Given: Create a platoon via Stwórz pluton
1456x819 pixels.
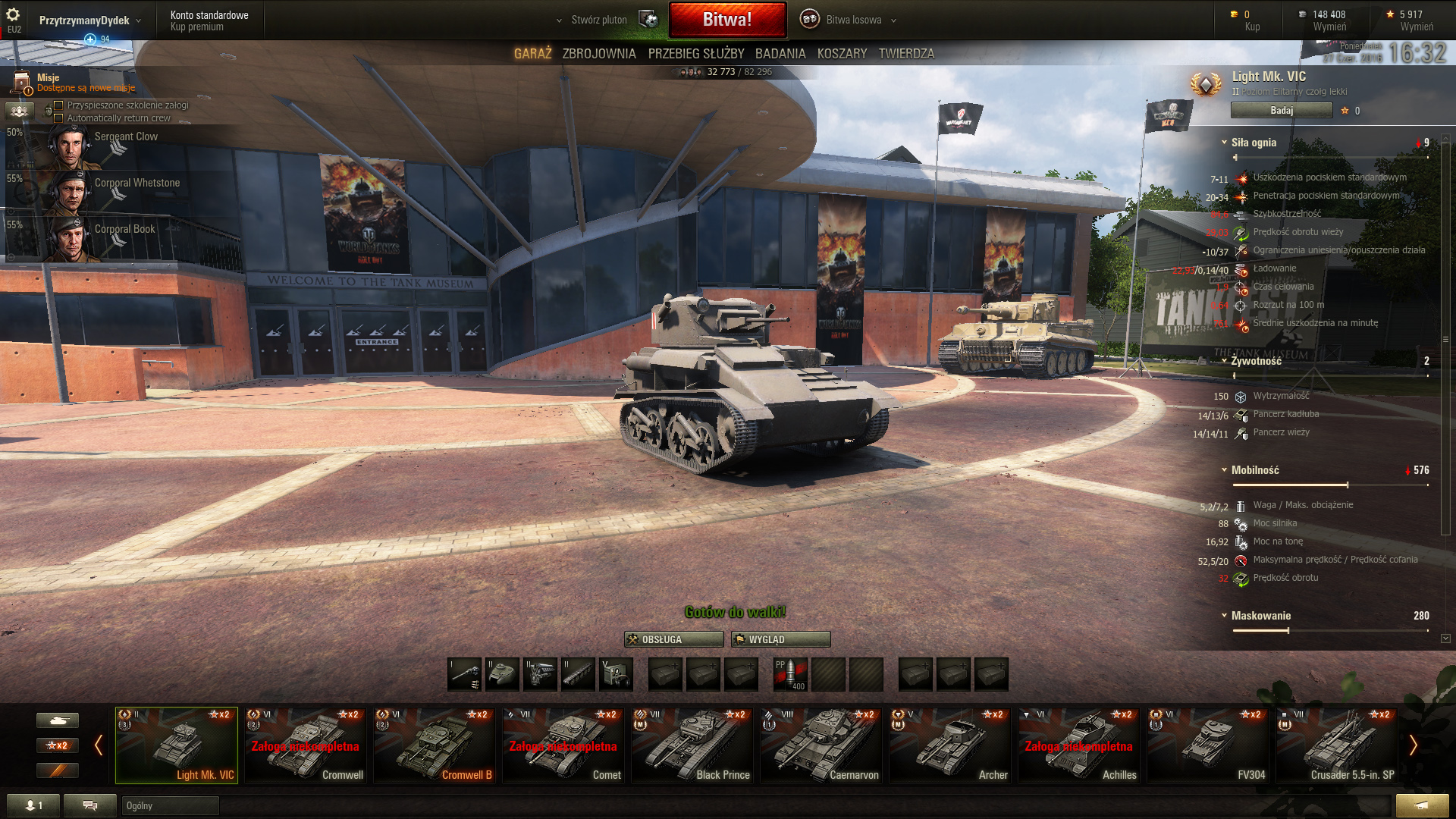Looking at the screenshot, I should click(x=599, y=20).
